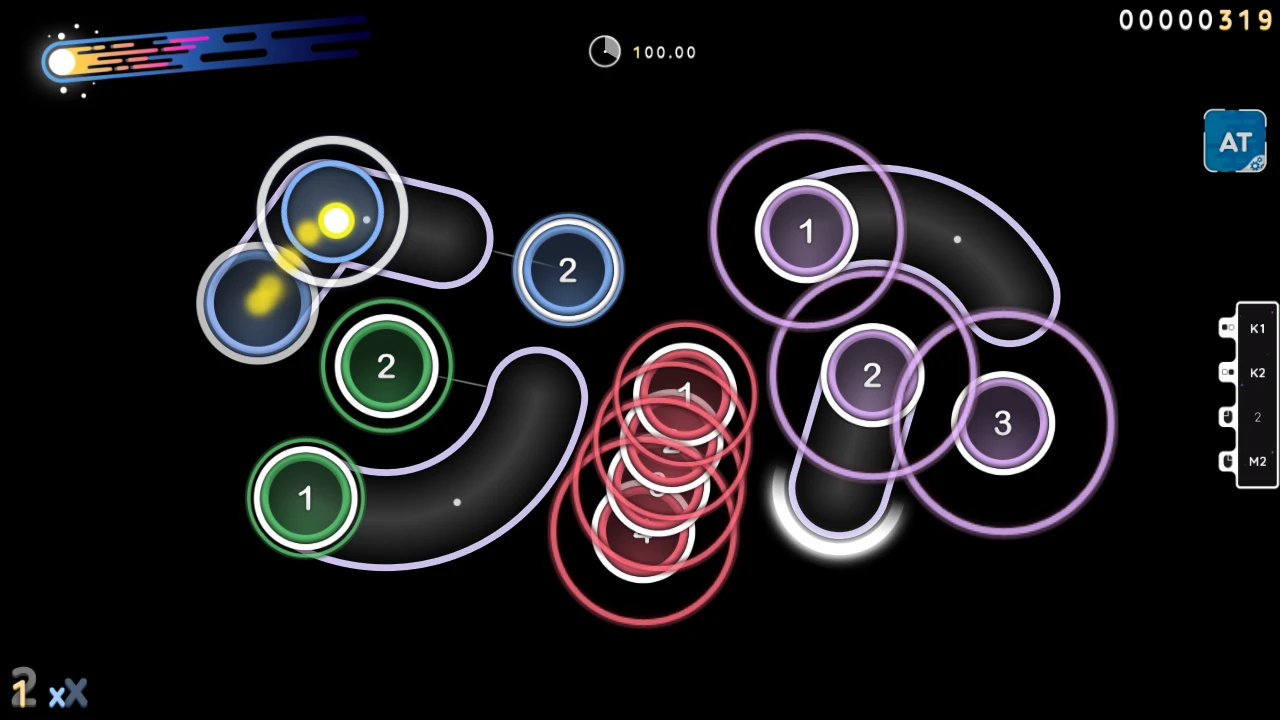Click the score counter reading 00000319
The width and height of the screenshot is (1280, 720).
coord(1196,20)
